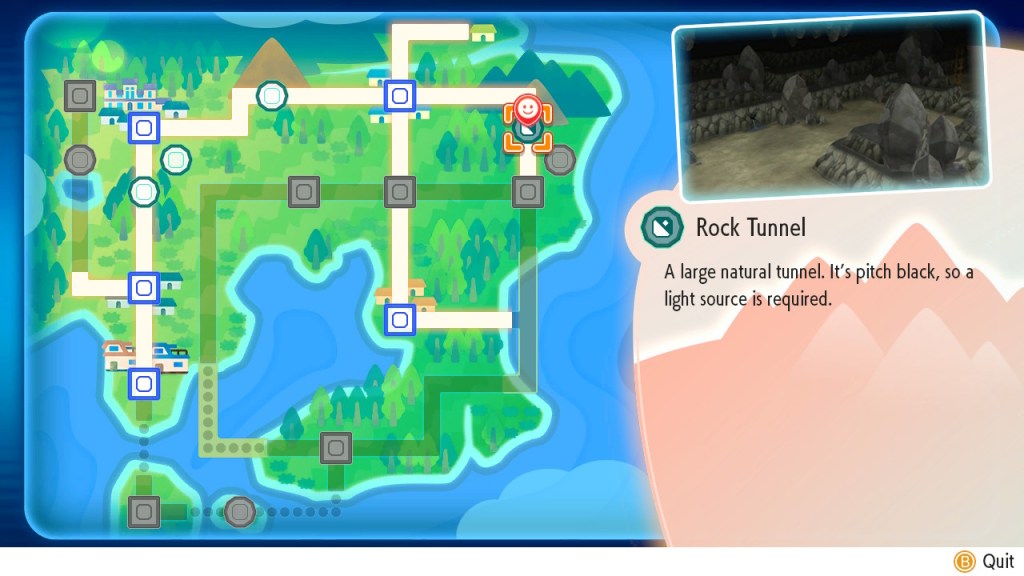Choose the grayed Saffron City marker
Screen dimensions: 1024x576
tap(400, 191)
